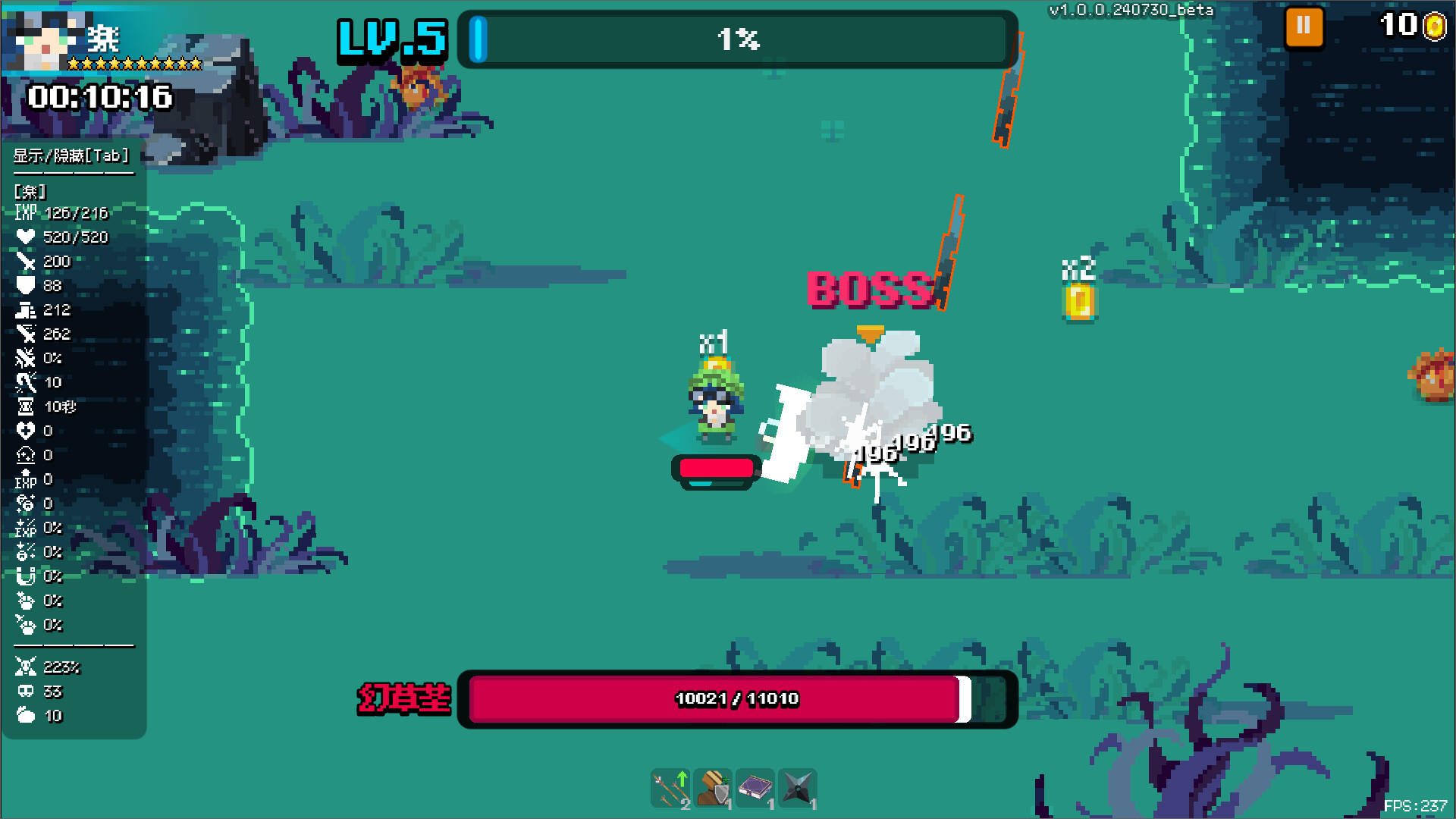
Task: Expand the player info section labeled [樂]
Action: (28, 191)
